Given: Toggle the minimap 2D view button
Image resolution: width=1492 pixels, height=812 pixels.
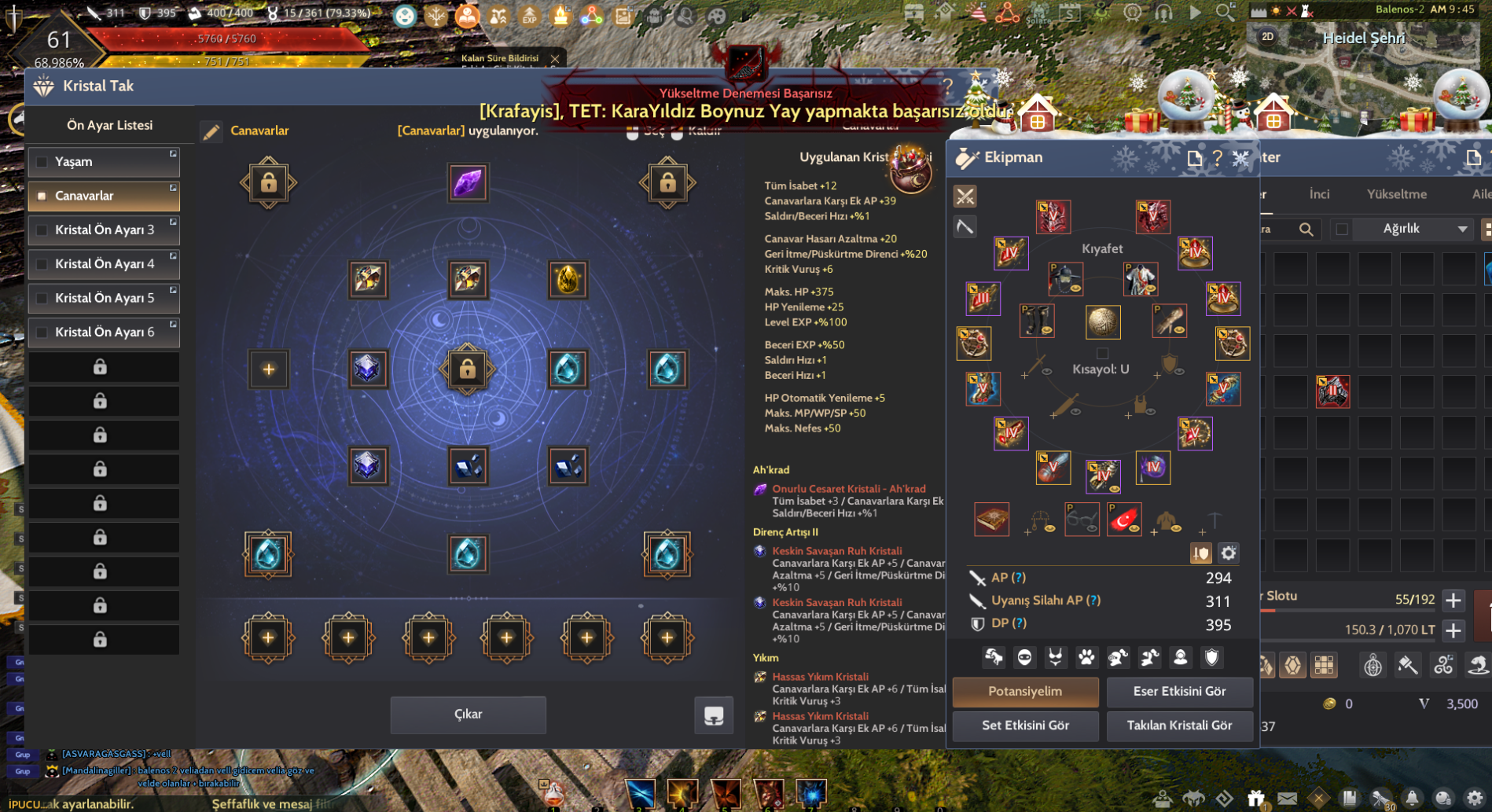Looking at the screenshot, I should 1267,37.
